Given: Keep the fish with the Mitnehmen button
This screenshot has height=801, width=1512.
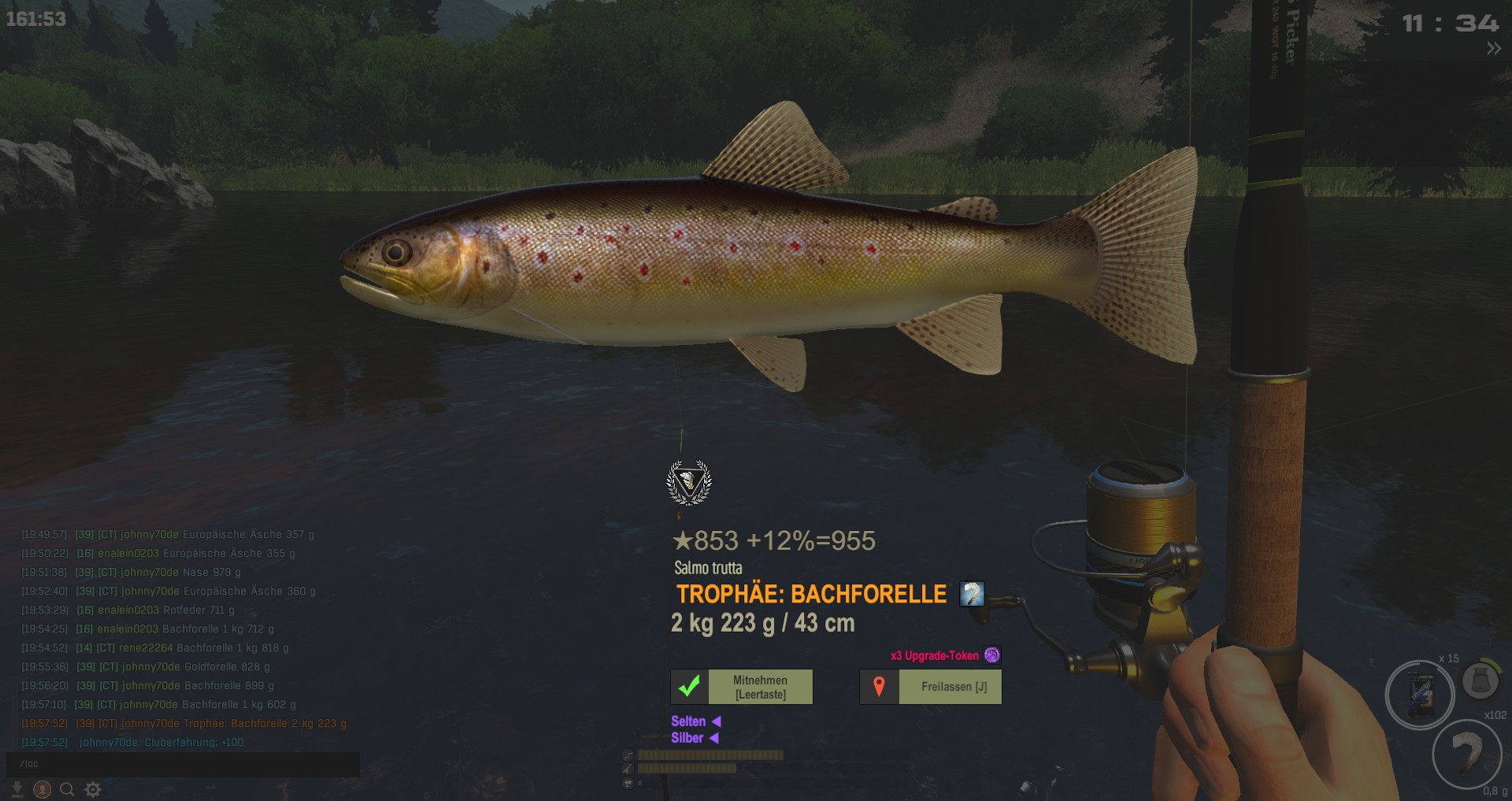Looking at the screenshot, I should (741, 687).
